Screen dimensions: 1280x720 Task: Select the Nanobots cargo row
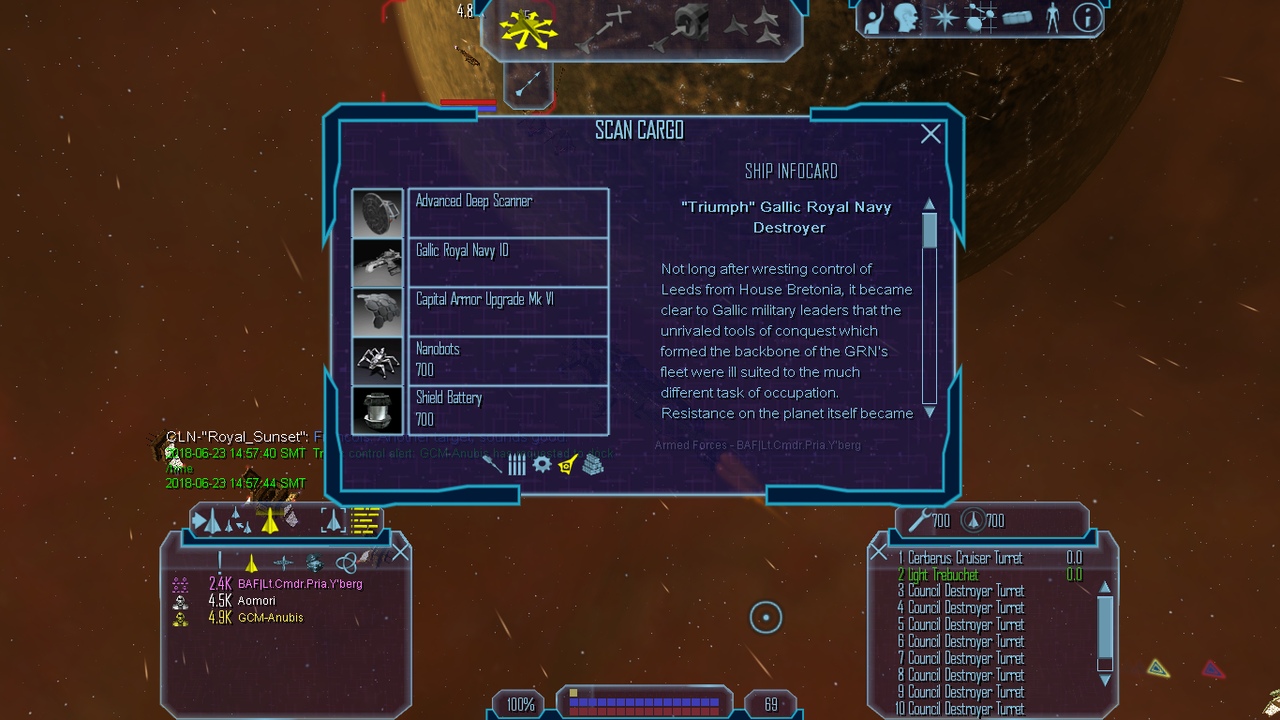tap(508, 359)
